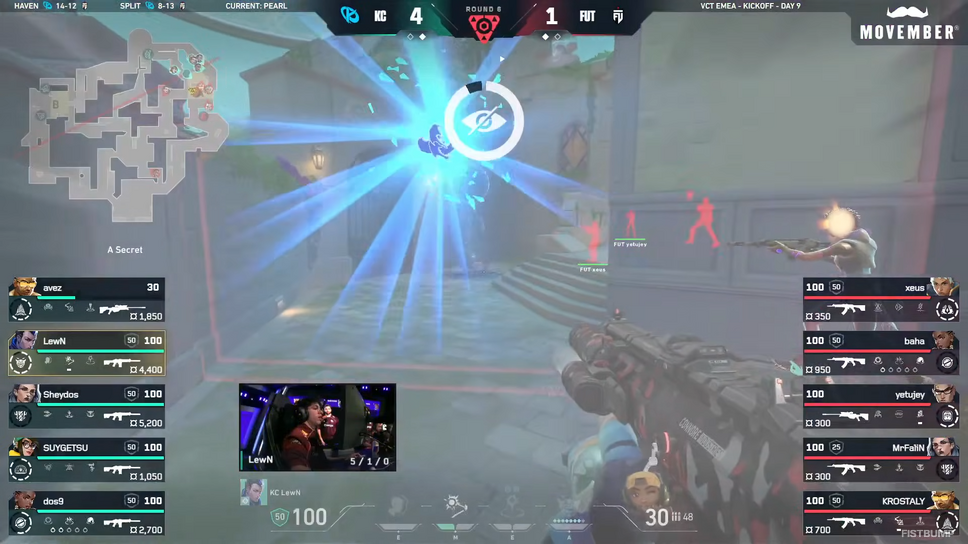
Task: Click the KC LewN agent portrait
Action: tap(252, 493)
